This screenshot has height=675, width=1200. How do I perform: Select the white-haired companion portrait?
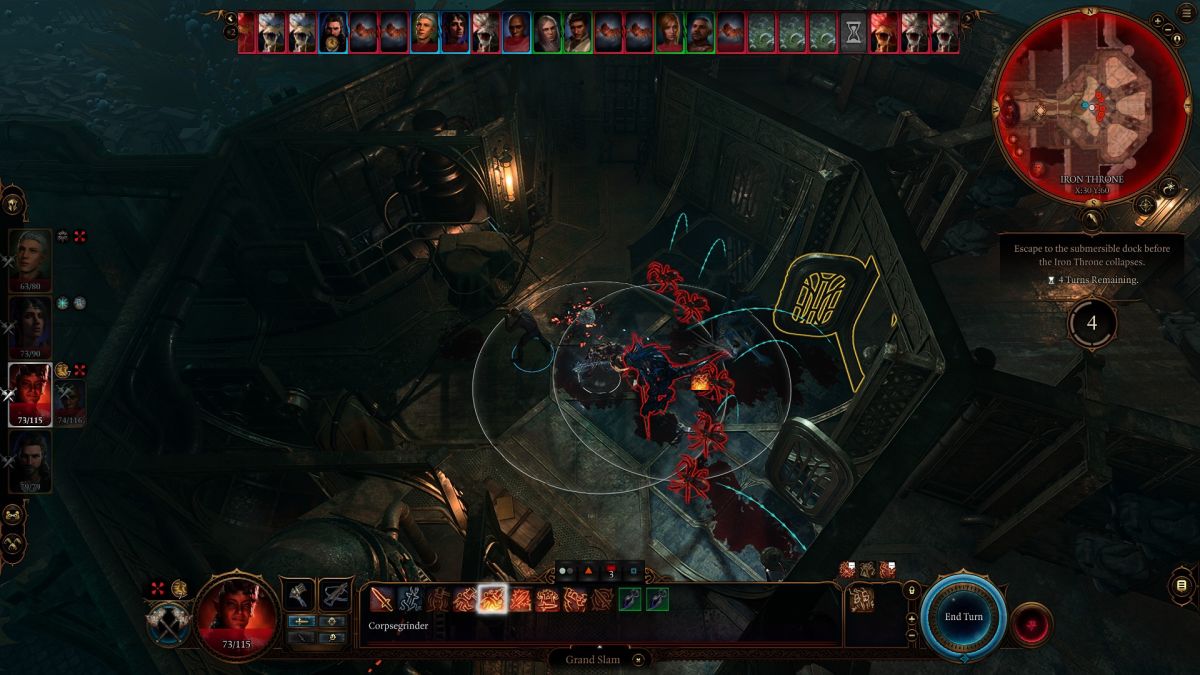tap(30, 260)
